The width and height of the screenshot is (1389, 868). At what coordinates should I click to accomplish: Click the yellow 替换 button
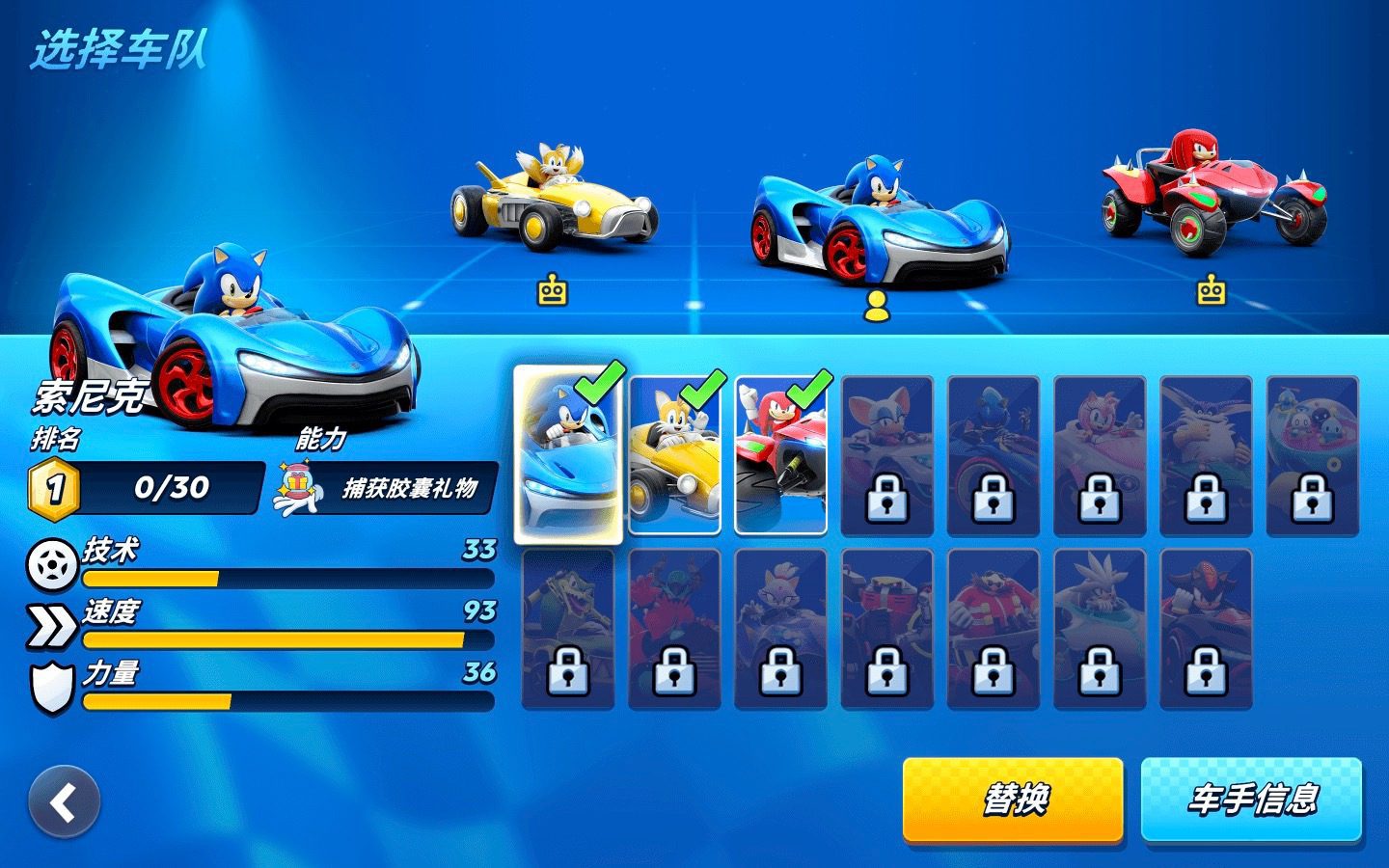1013,800
